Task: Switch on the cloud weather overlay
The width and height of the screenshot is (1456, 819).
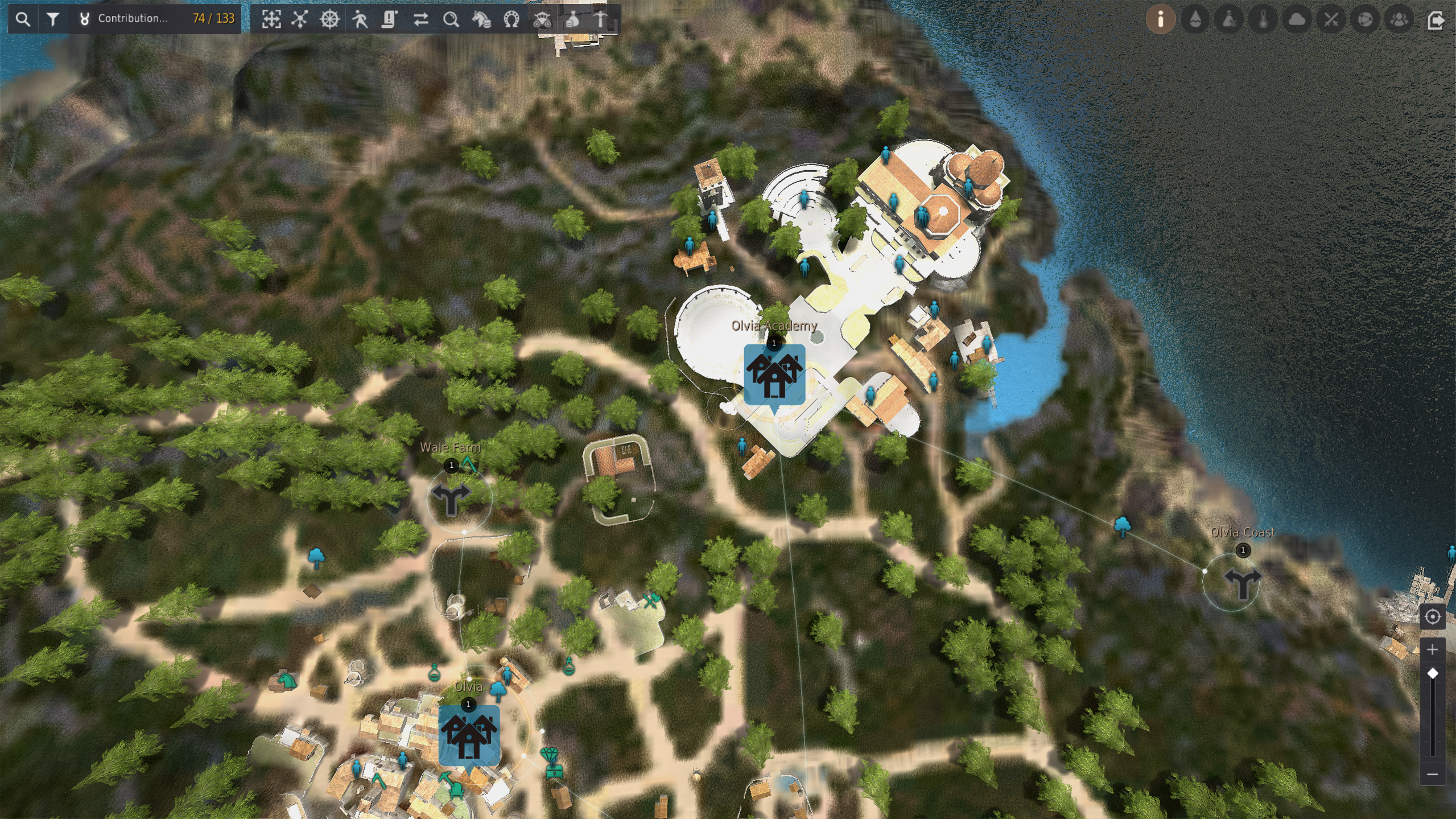Action: (x=1297, y=19)
